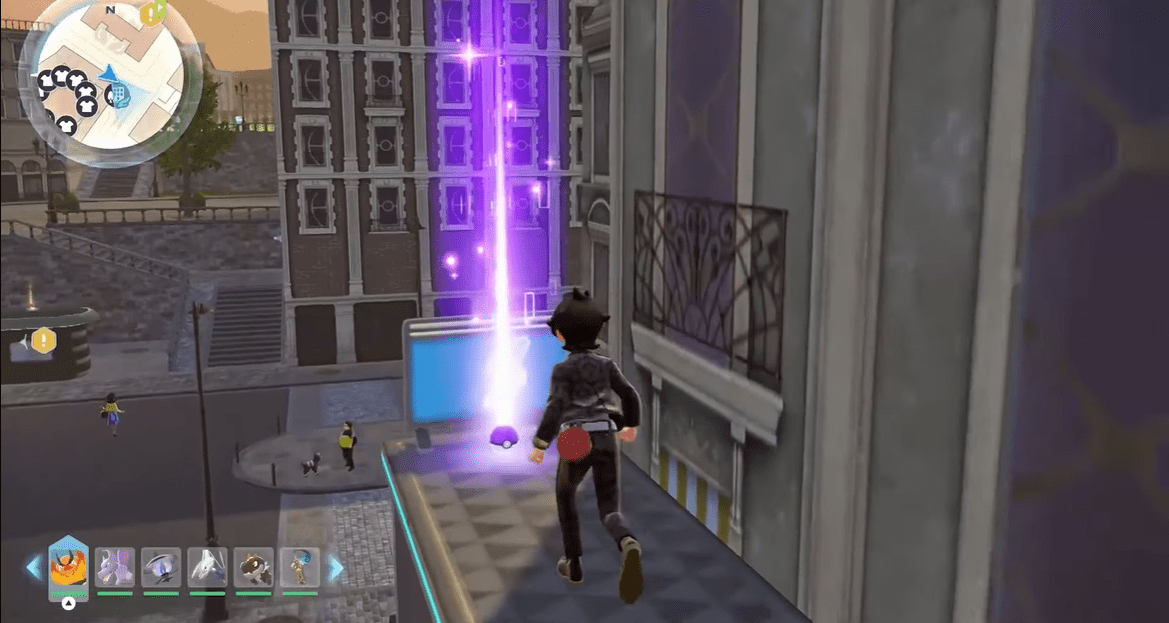Pick the dark ringed purple Pokémon slot
This screenshot has height=623, width=1169.
(x=160, y=568)
